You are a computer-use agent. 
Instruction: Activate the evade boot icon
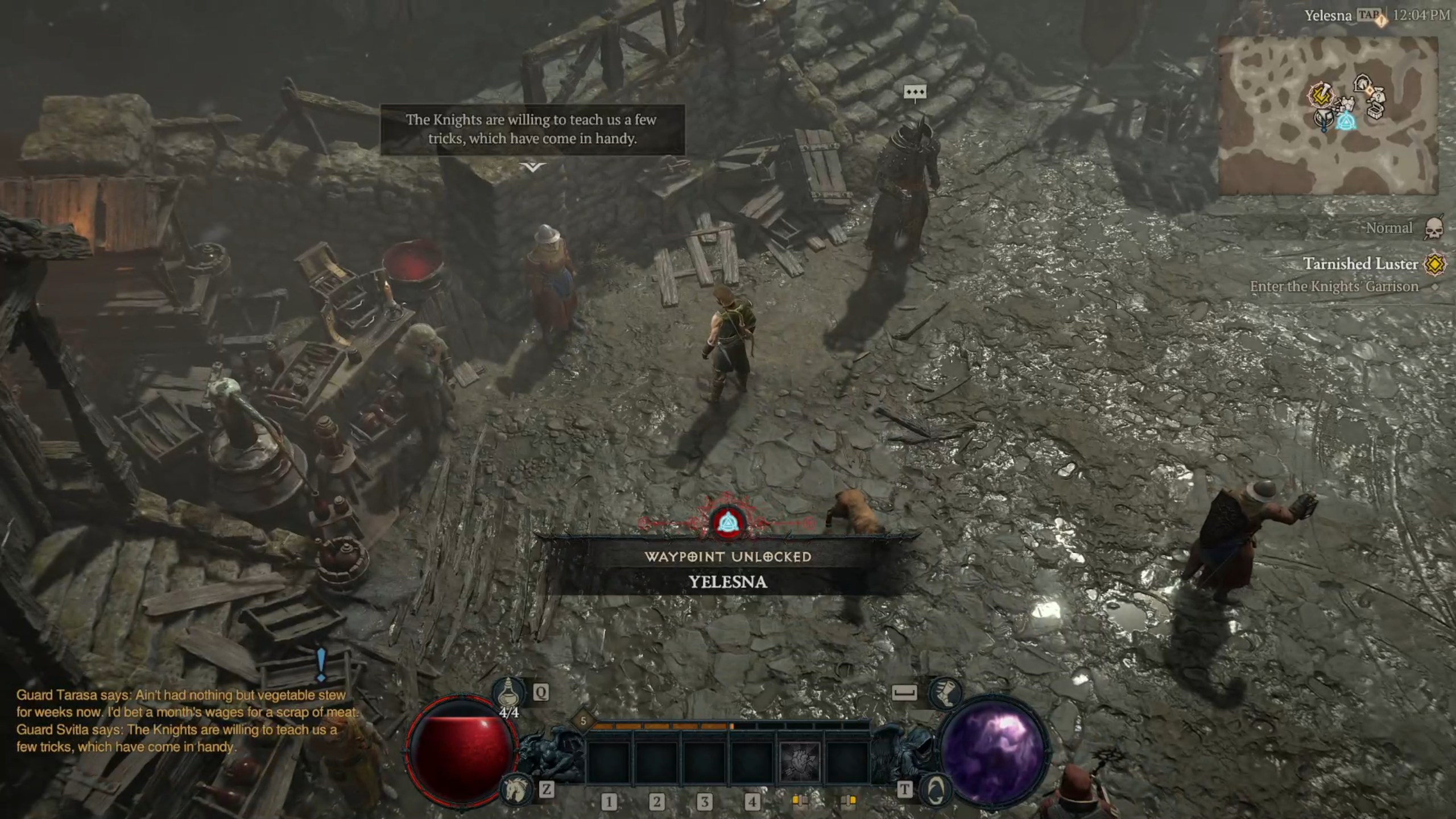(945, 693)
